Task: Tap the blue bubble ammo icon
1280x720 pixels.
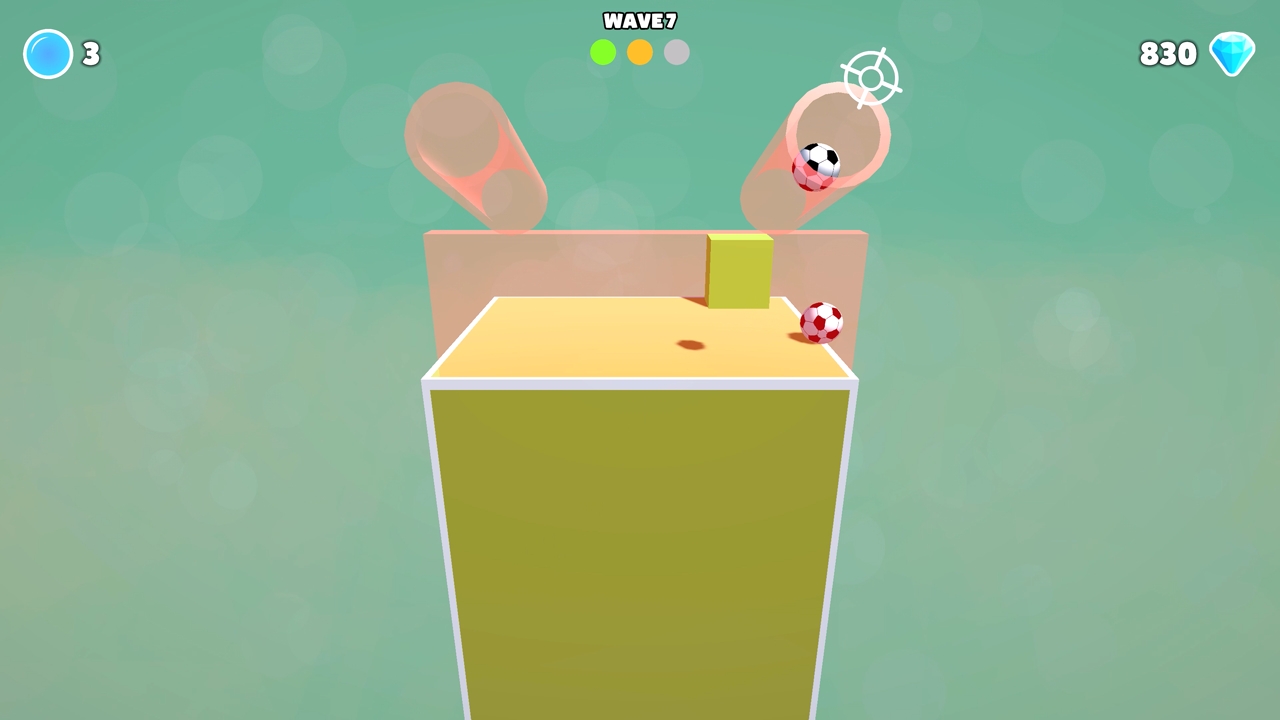Action: [47, 54]
